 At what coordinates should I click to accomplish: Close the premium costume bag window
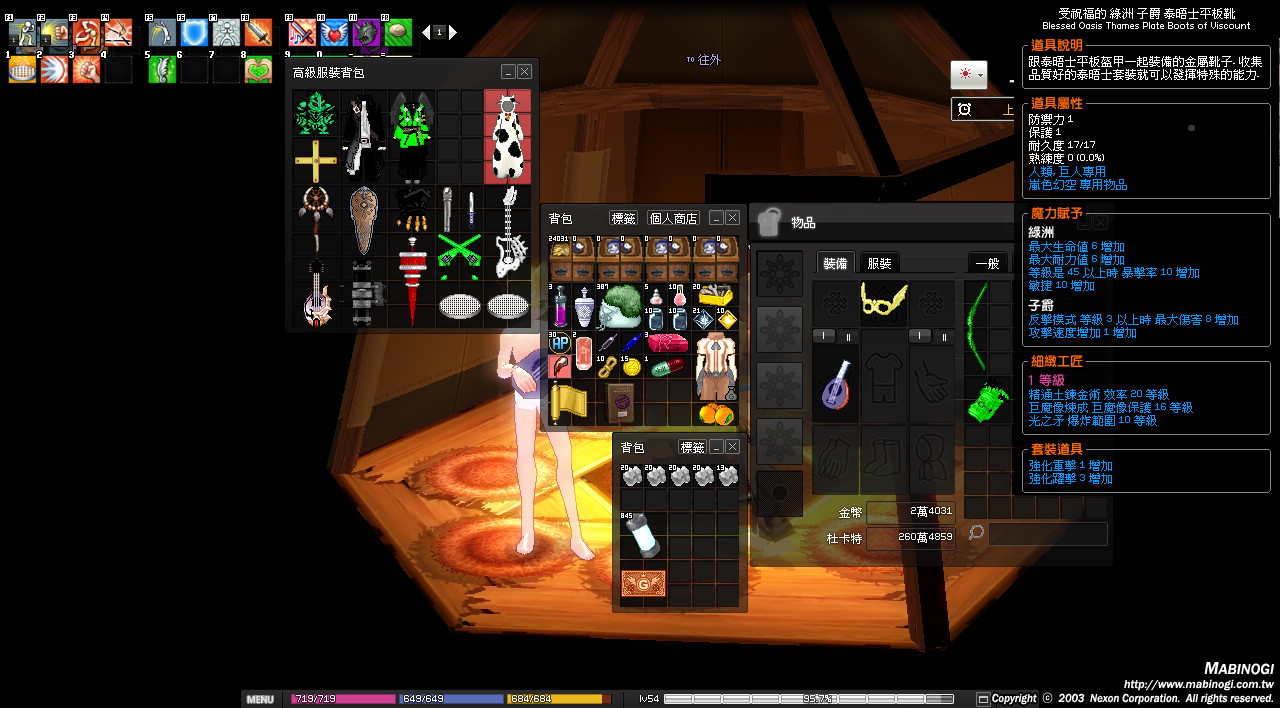[x=525, y=72]
